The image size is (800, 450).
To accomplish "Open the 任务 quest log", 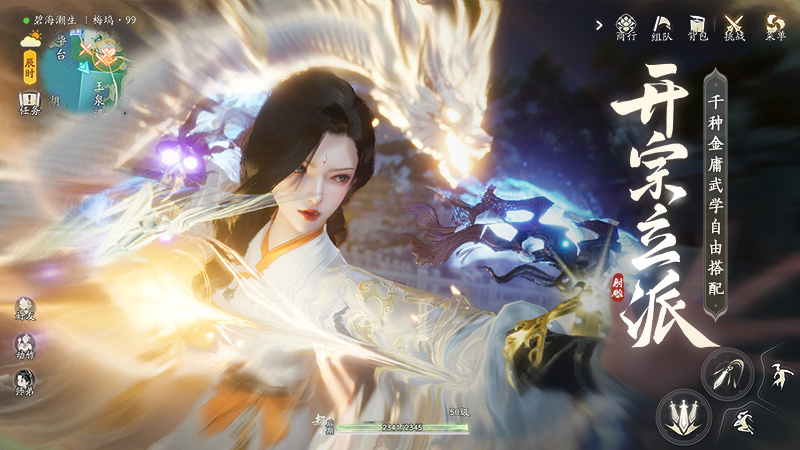I will tap(29, 102).
